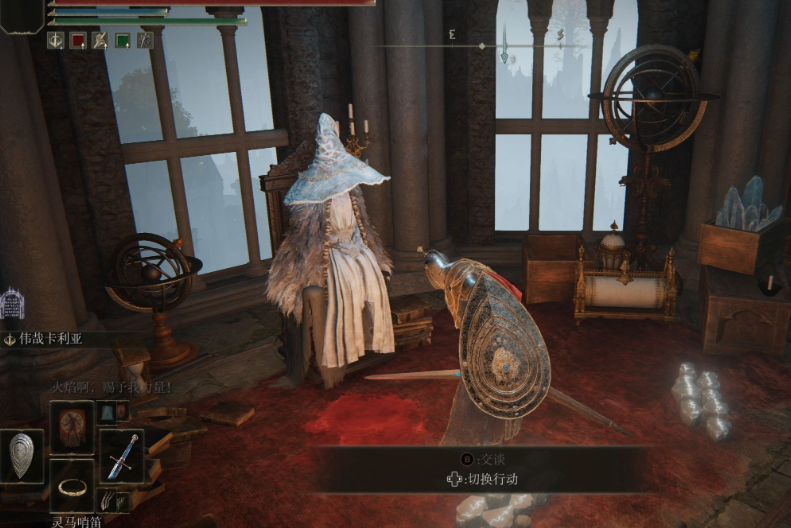Click the claw mark secondary weapon icon
This screenshot has width=791, height=528.
tap(106, 499)
